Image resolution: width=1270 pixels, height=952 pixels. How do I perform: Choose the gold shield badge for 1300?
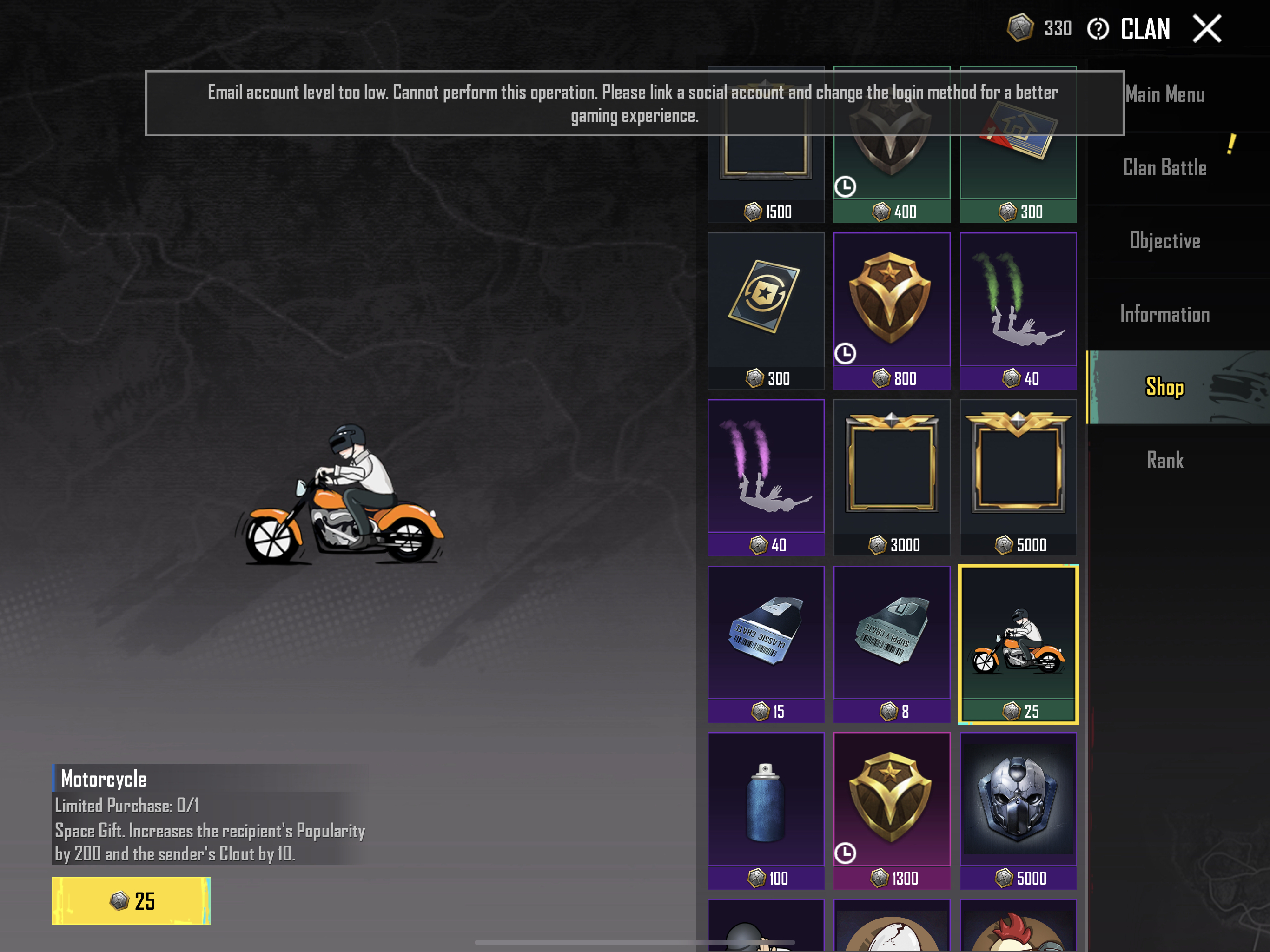tap(892, 810)
